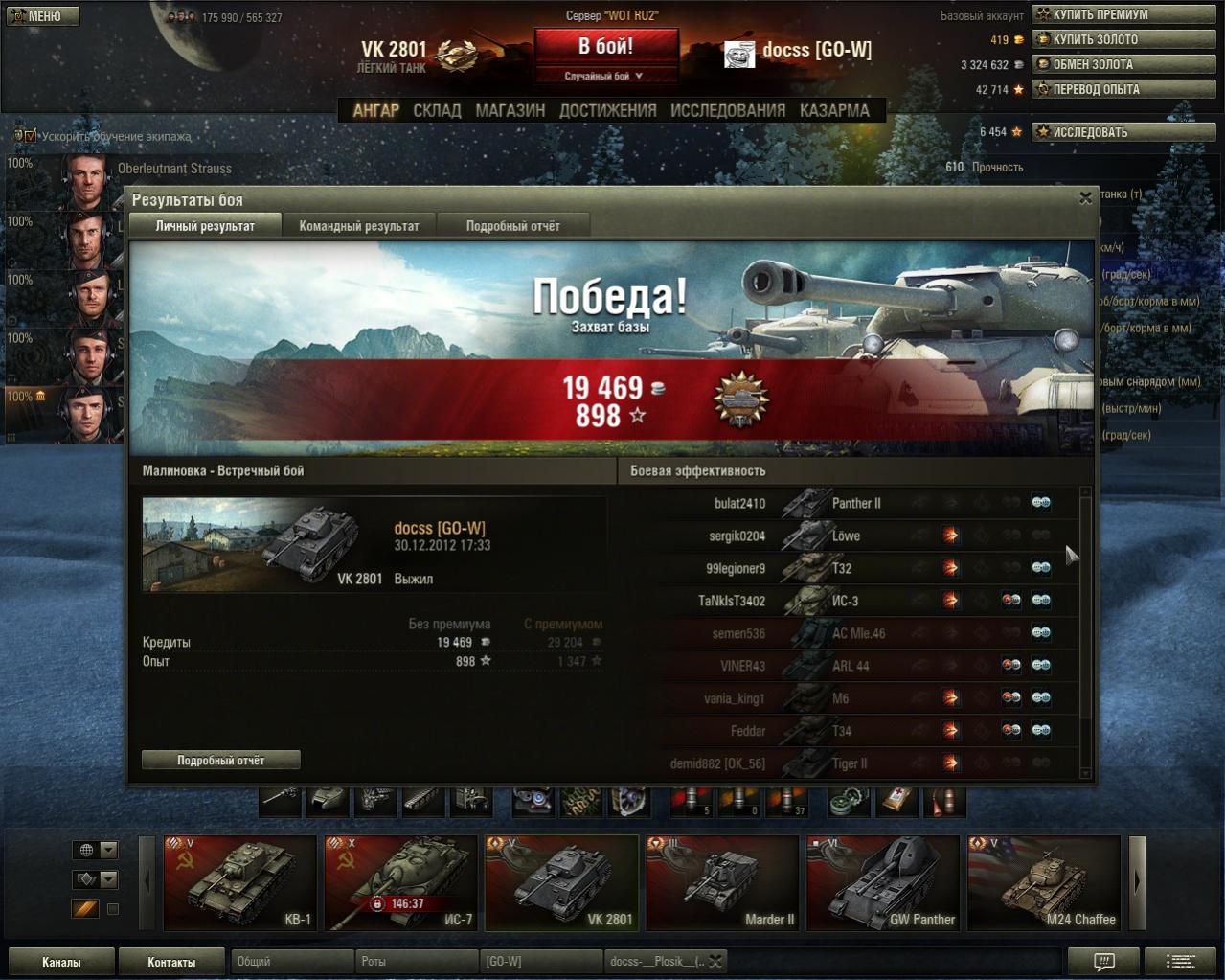Select the GW Panther vehicle
The height and width of the screenshot is (980, 1225).
click(x=883, y=882)
